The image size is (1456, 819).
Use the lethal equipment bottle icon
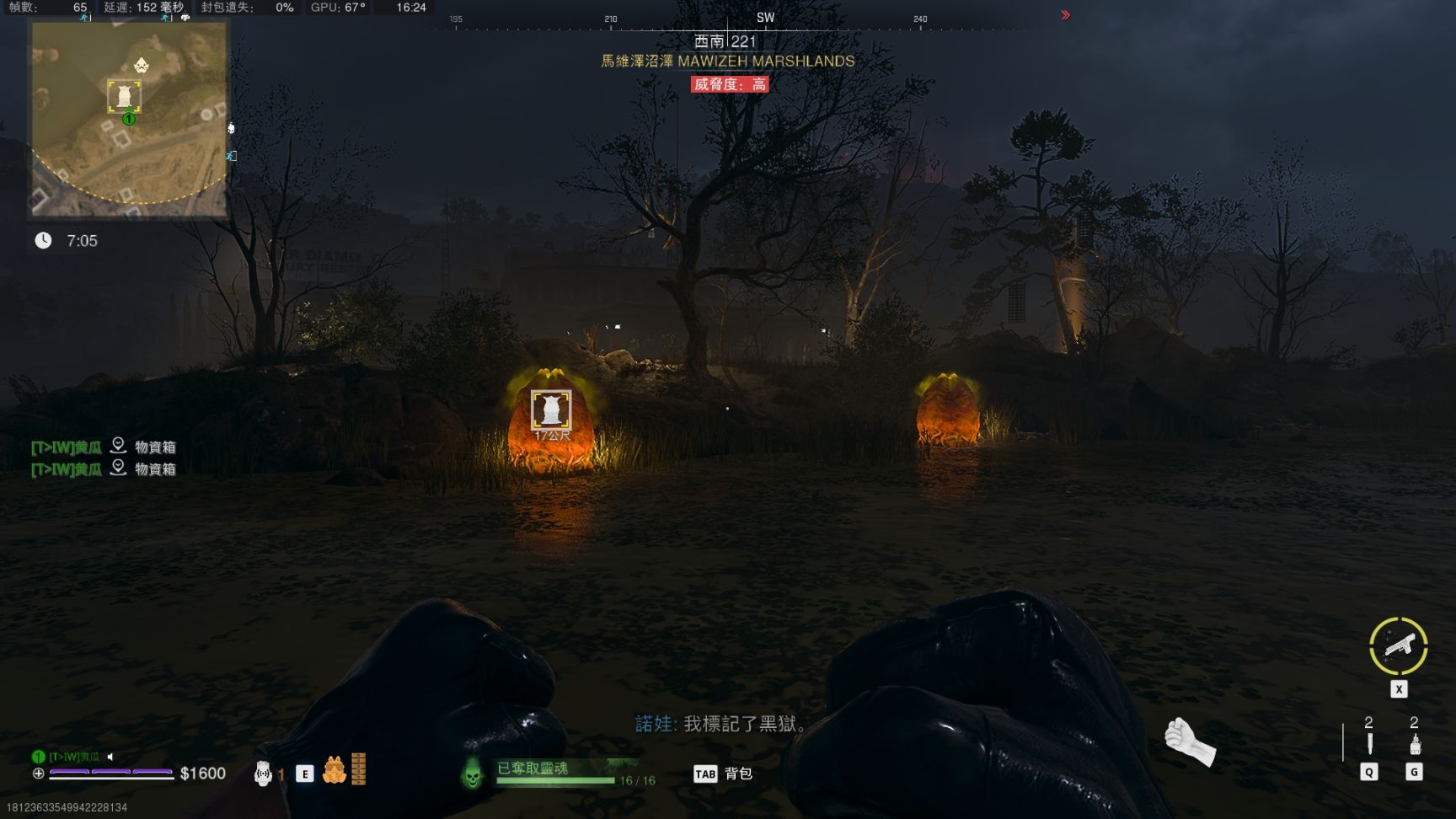[x=1415, y=744]
